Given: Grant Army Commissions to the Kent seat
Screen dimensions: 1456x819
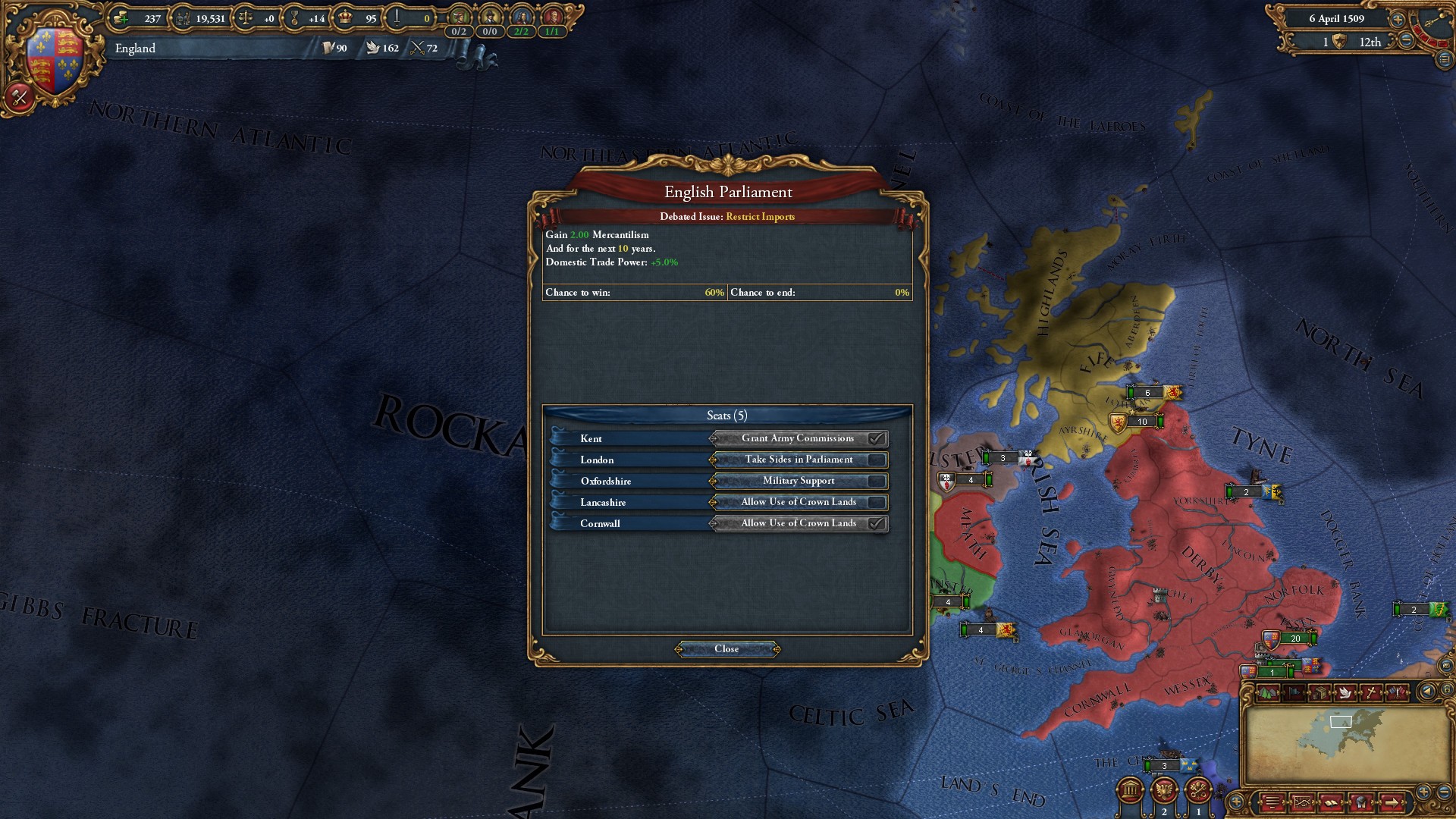Looking at the screenshot, I should 799,438.
